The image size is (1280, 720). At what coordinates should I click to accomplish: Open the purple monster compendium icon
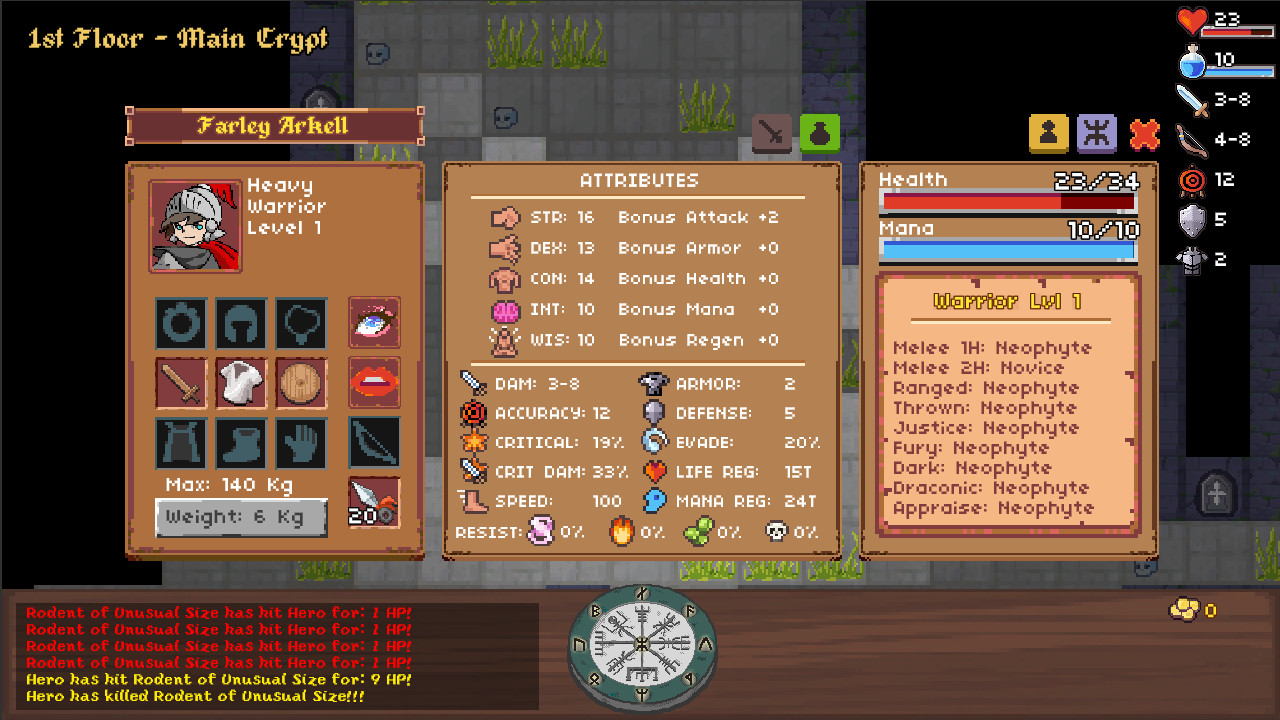[1096, 134]
